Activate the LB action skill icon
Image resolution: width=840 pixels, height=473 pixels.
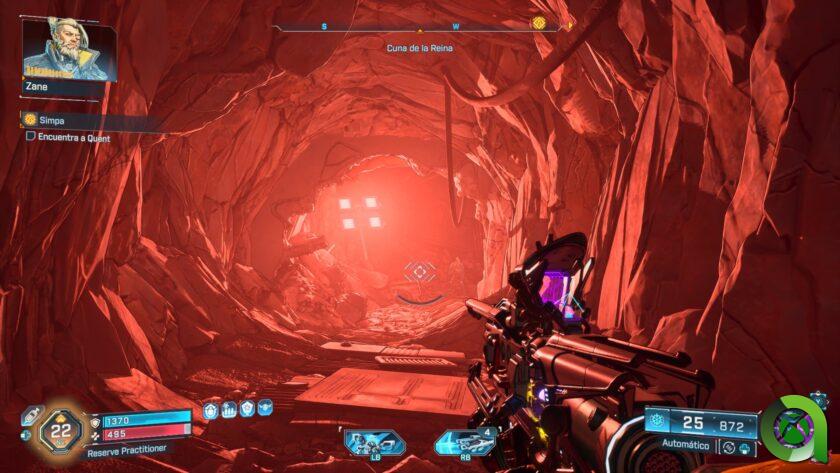click(x=373, y=440)
